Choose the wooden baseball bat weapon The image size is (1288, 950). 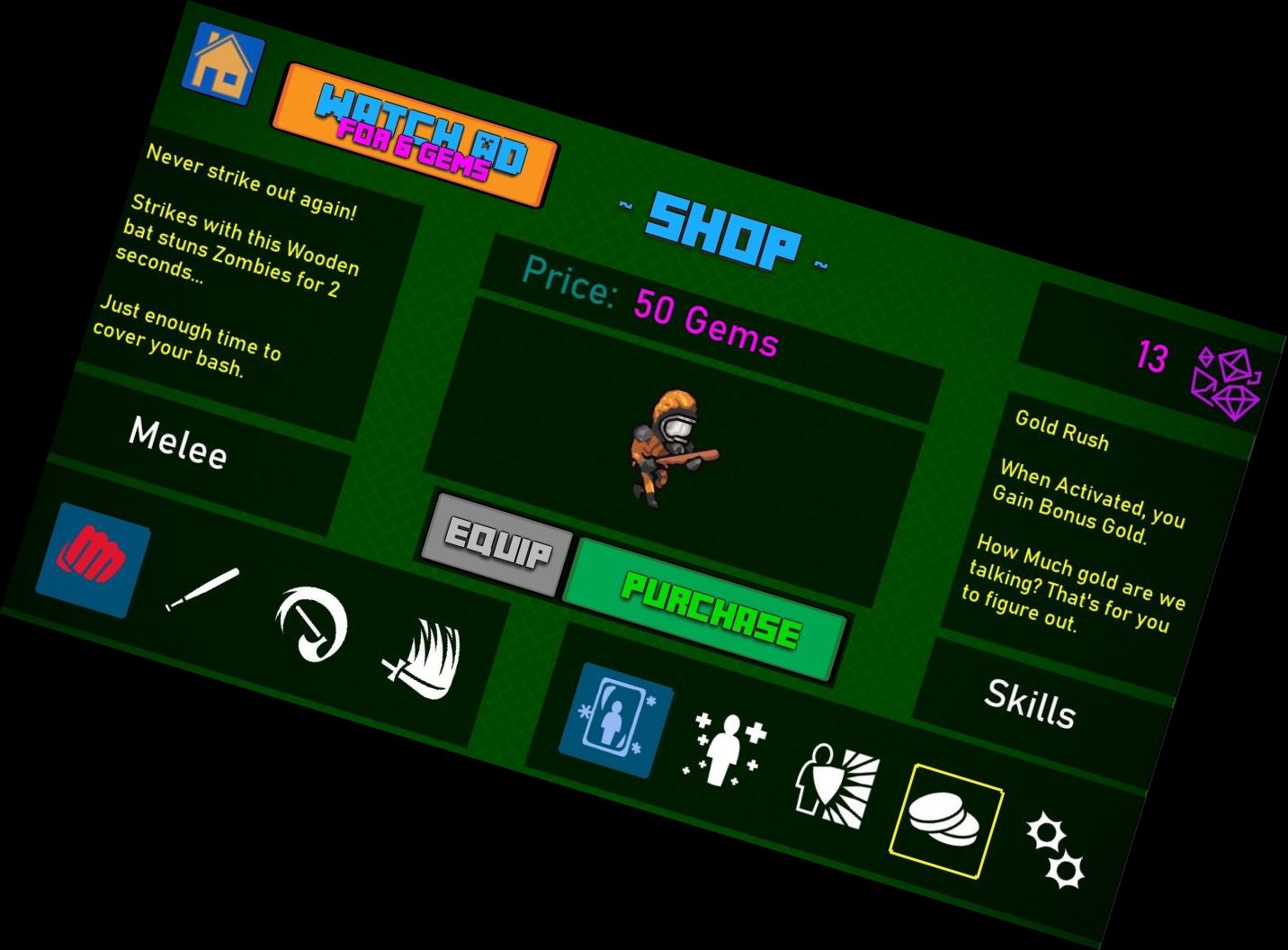(x=203, y=589)
